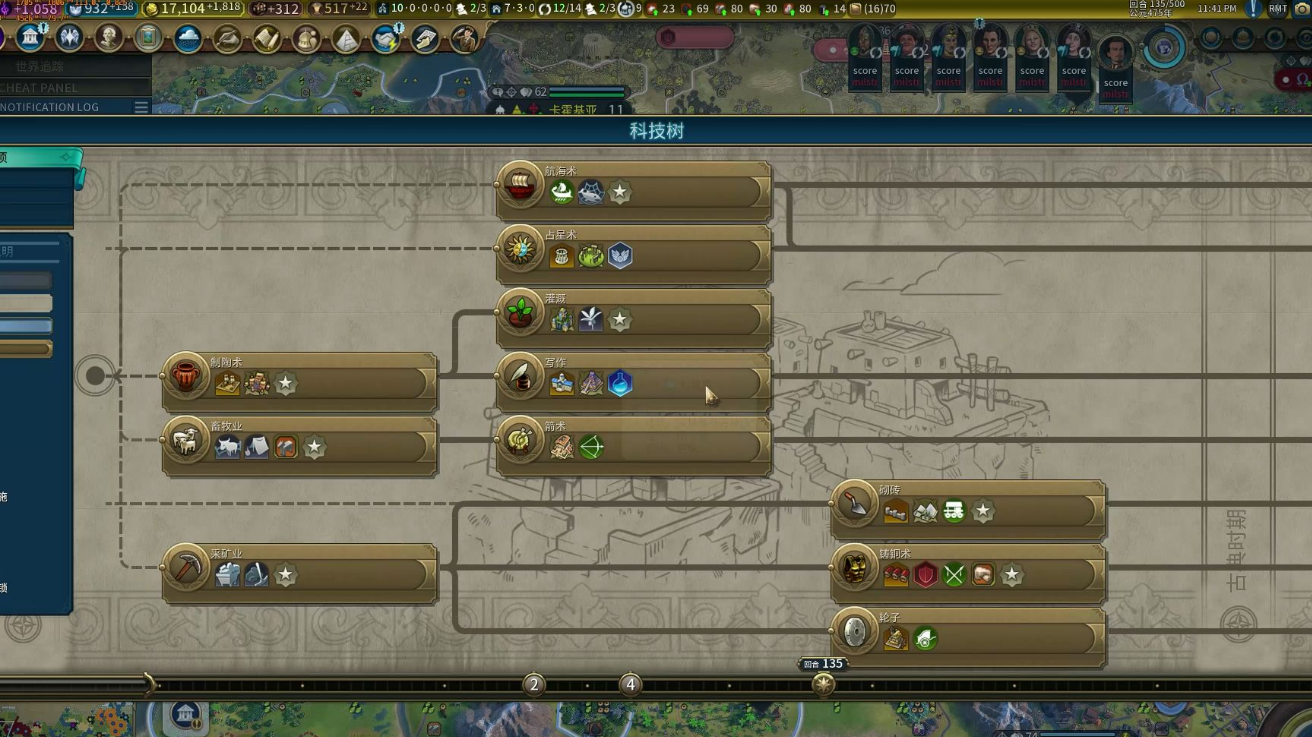This screenshot has height=737, width=1312.
Task: Choose the 砌砖 (Masonry) technology
Action: coord(968,510)
